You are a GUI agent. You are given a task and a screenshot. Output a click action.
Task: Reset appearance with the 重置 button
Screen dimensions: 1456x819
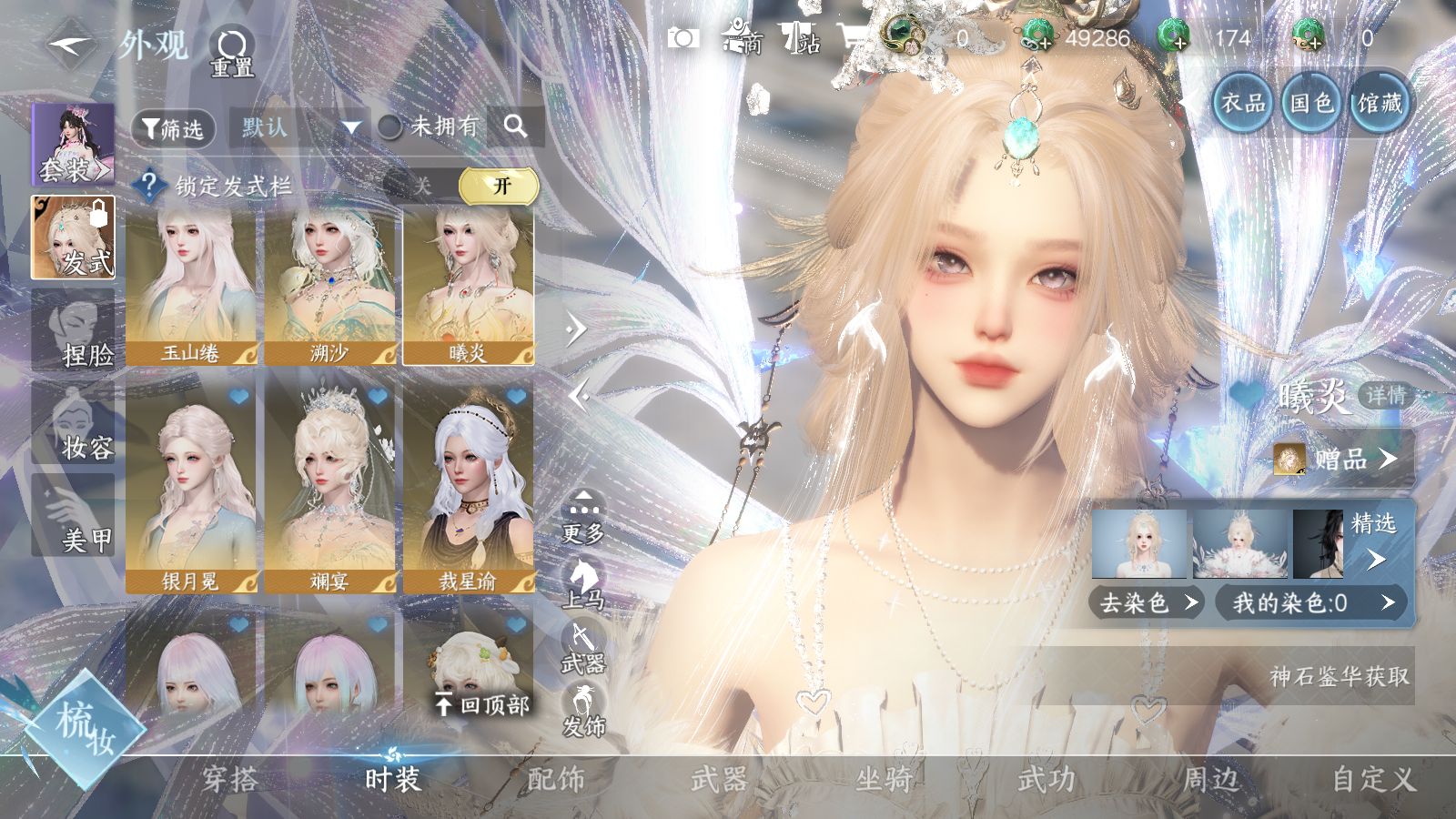(232, 52)
